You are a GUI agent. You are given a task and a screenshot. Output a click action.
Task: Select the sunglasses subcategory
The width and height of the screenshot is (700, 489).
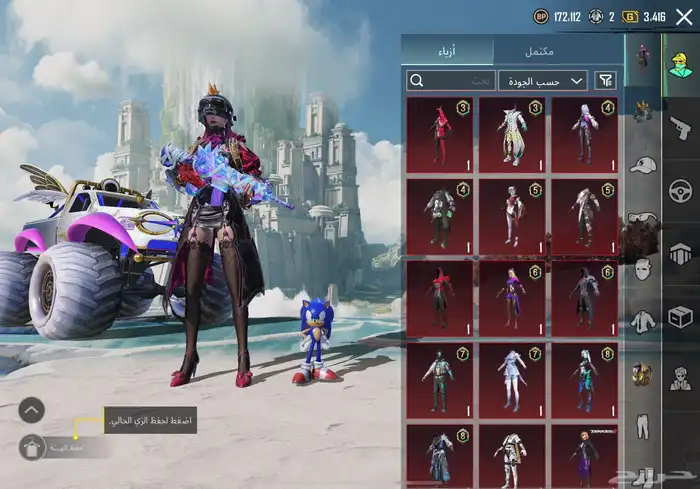(643, 215)
